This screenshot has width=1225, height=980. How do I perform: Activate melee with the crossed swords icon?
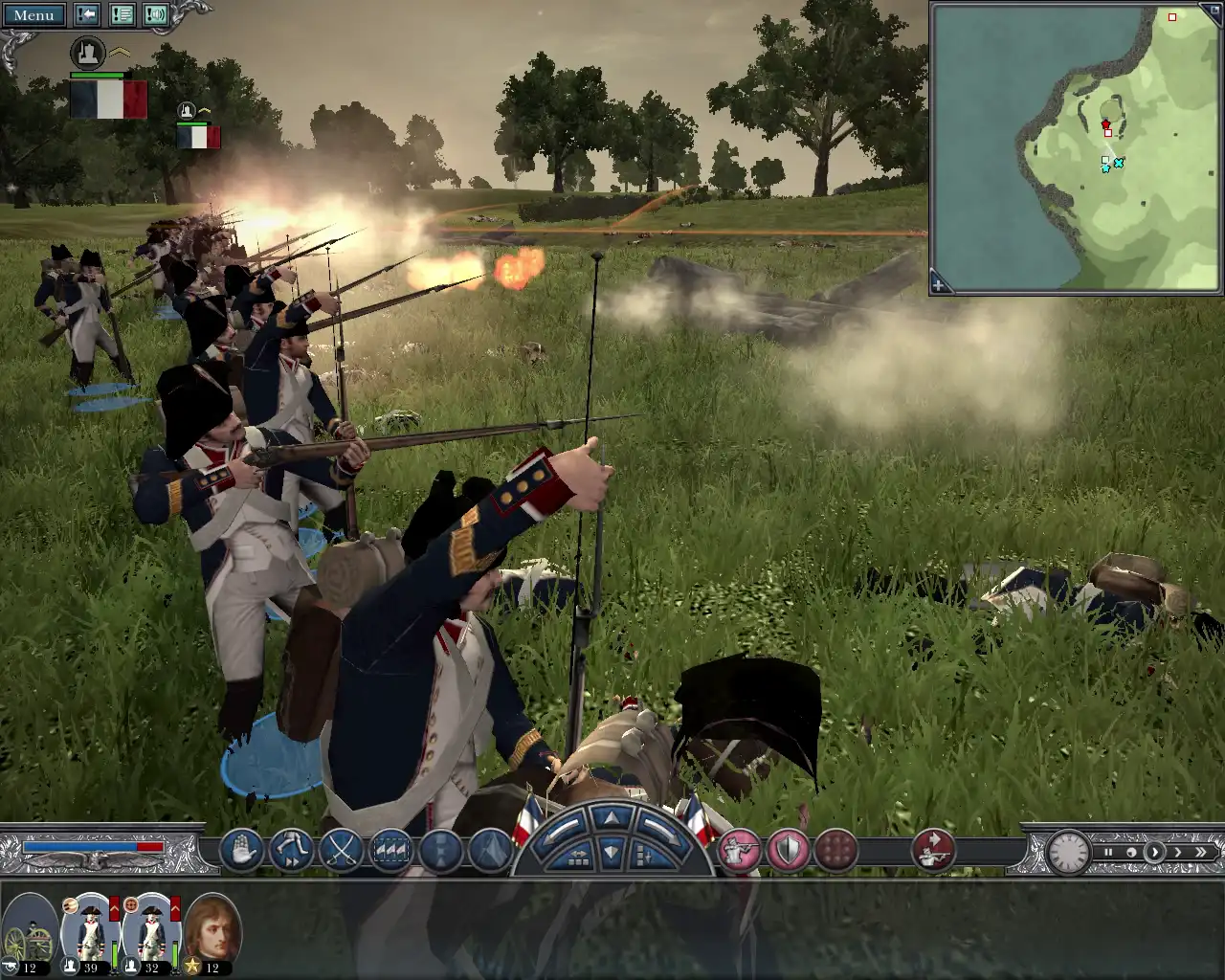click(343, 850)
